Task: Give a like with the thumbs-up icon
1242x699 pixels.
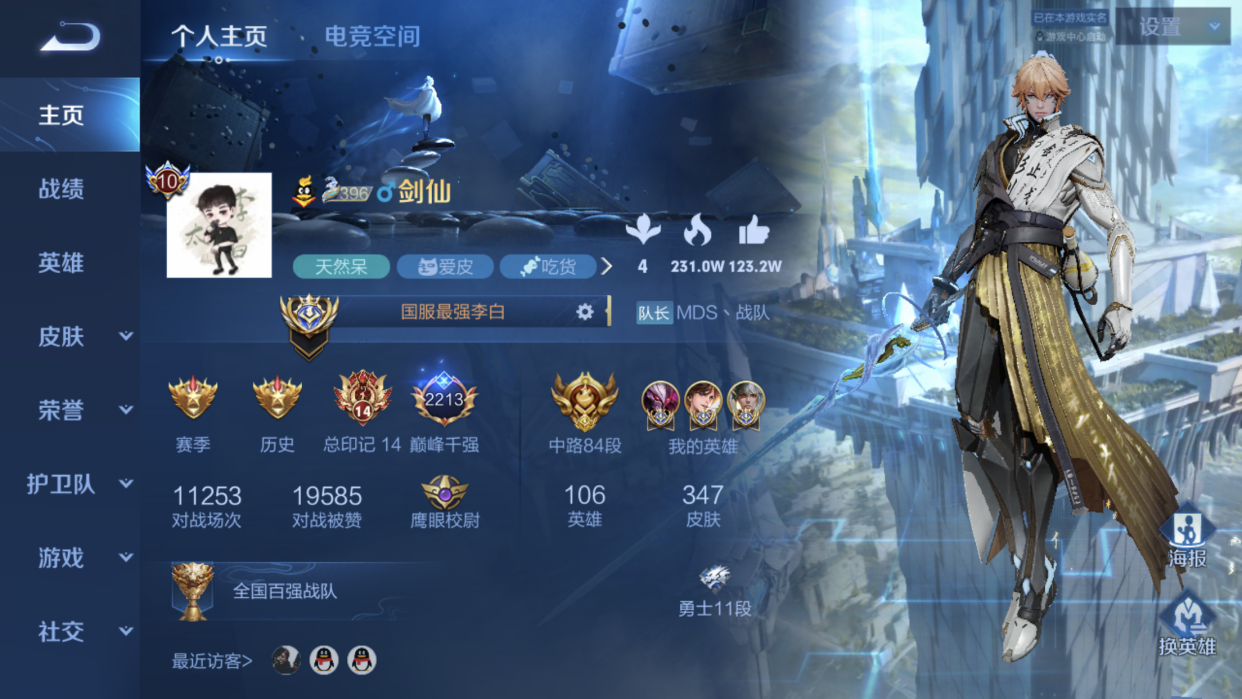Action: pyautogui.click(x=754, y=232)
